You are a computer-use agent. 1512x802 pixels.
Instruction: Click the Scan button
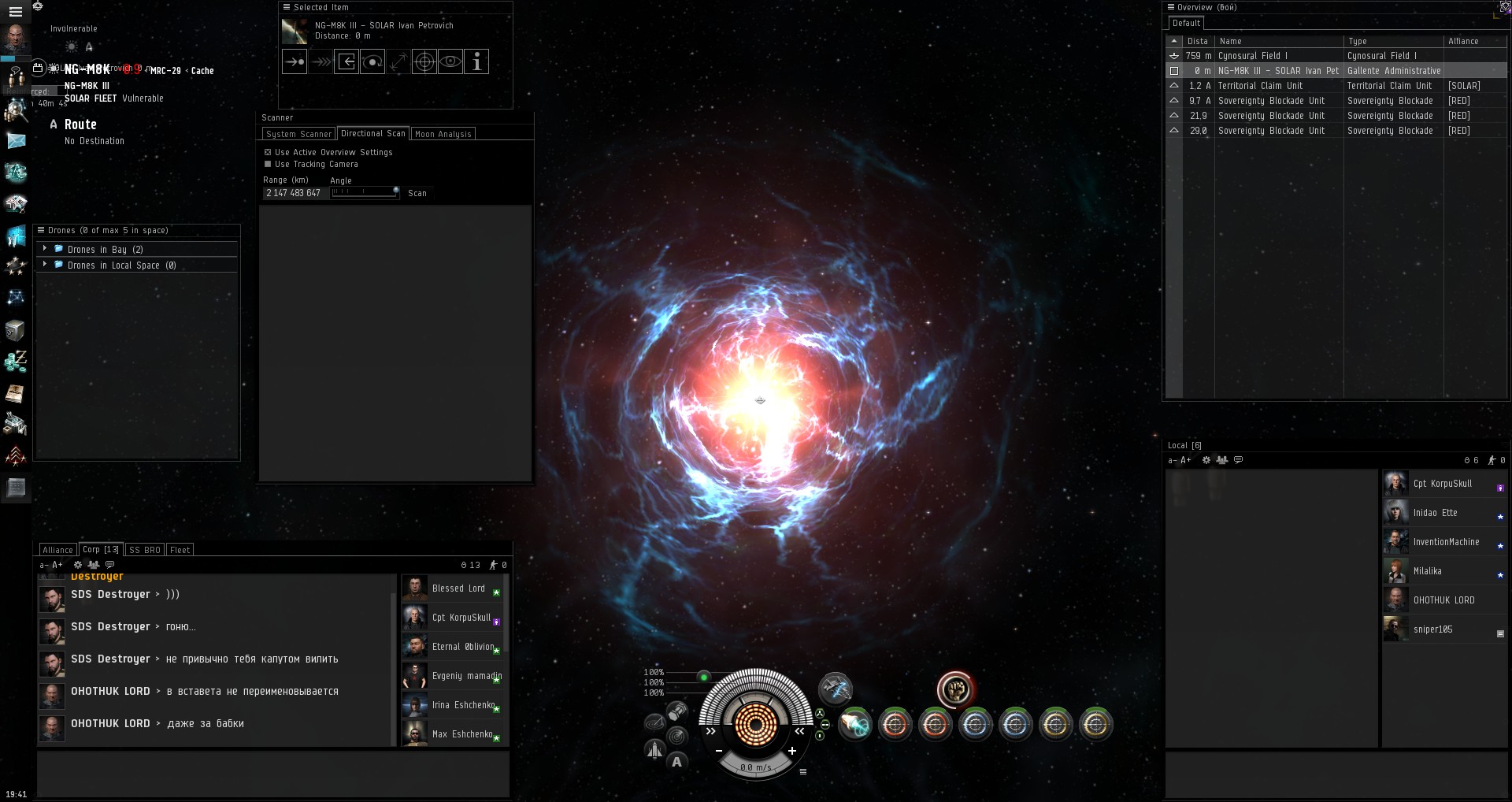pyautogui.click(x=417, y=193)
